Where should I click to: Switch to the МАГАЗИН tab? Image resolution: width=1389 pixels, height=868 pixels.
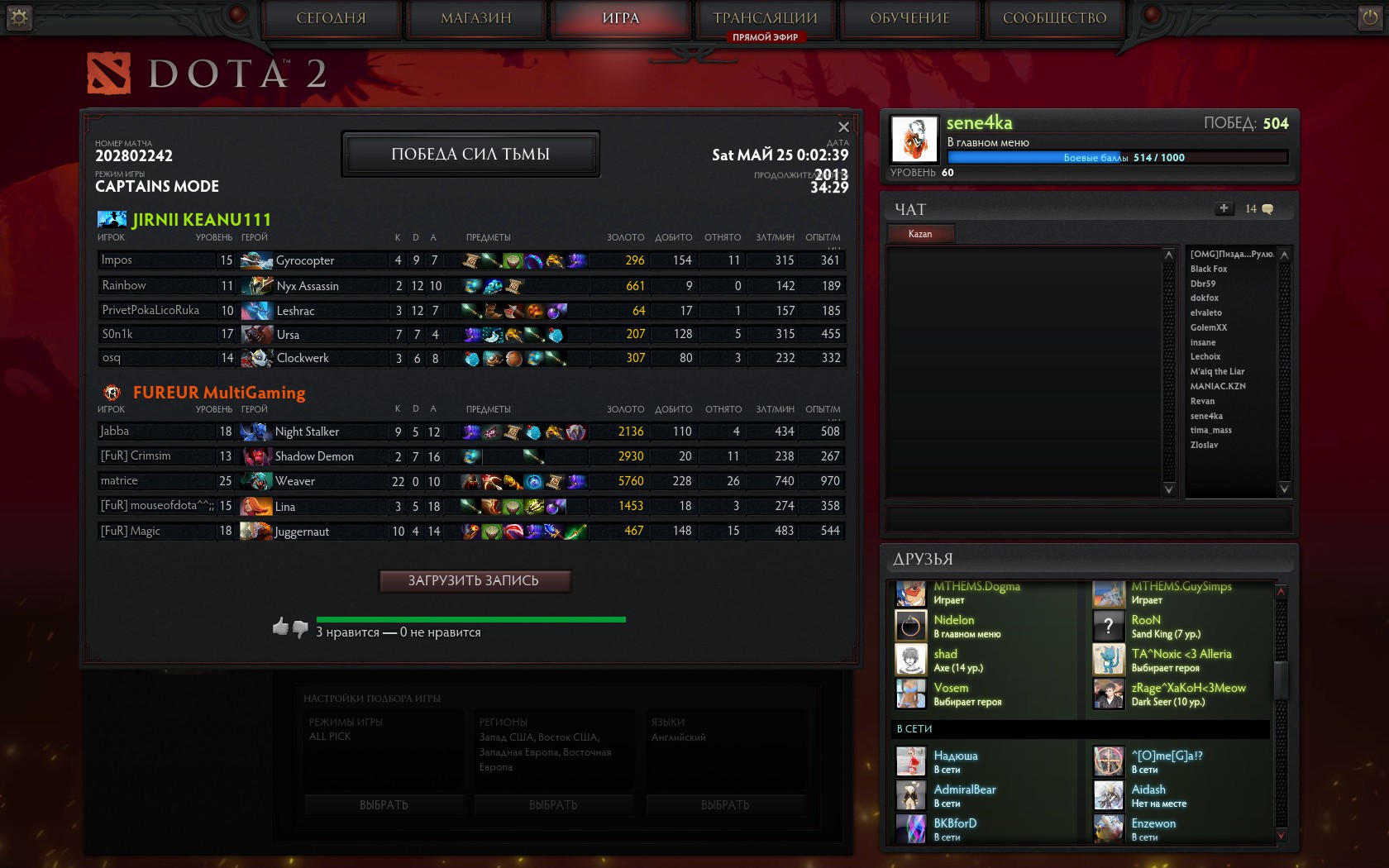476,18
